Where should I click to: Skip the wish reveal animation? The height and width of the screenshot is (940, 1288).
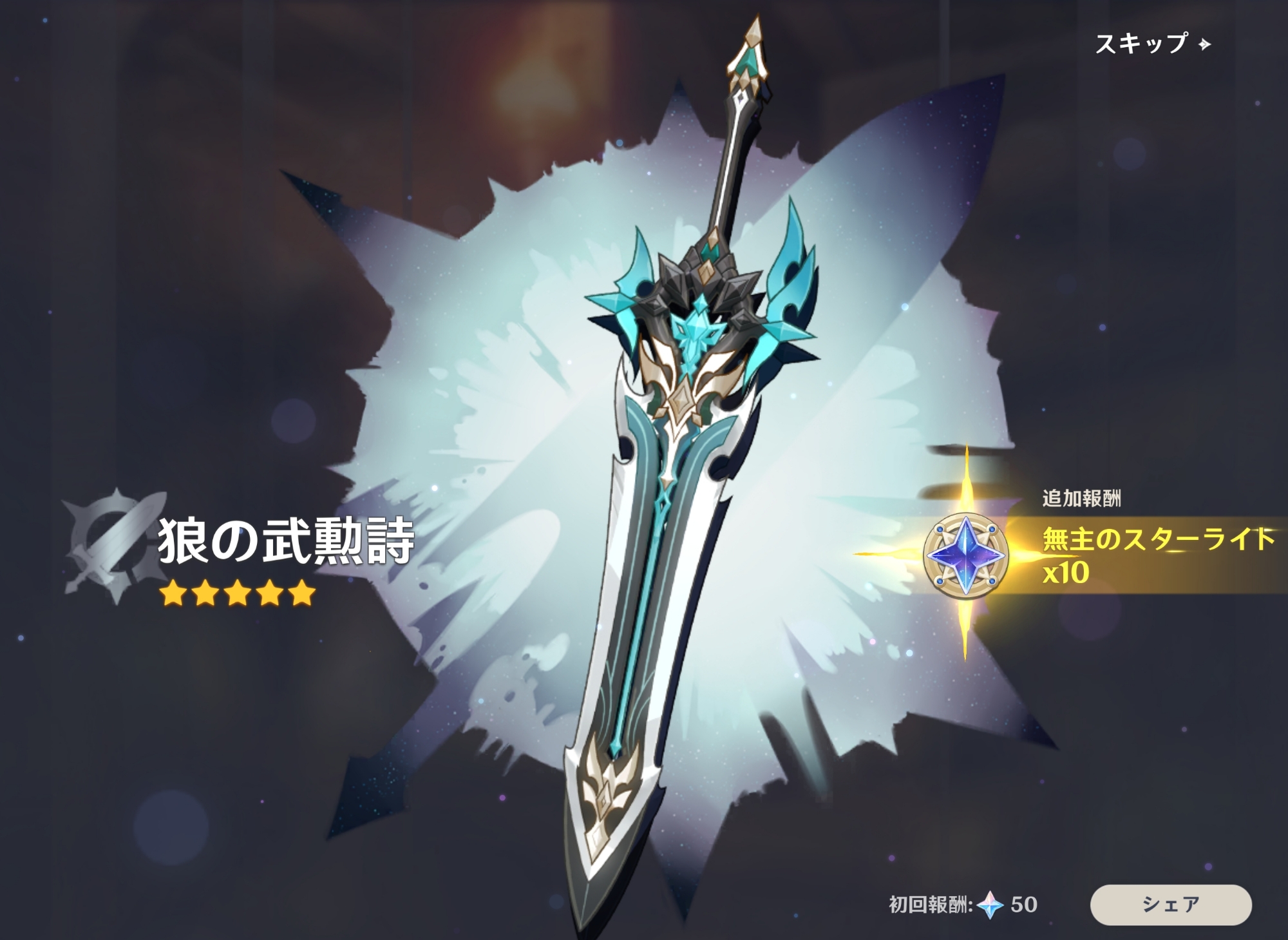coord(1151,44)
